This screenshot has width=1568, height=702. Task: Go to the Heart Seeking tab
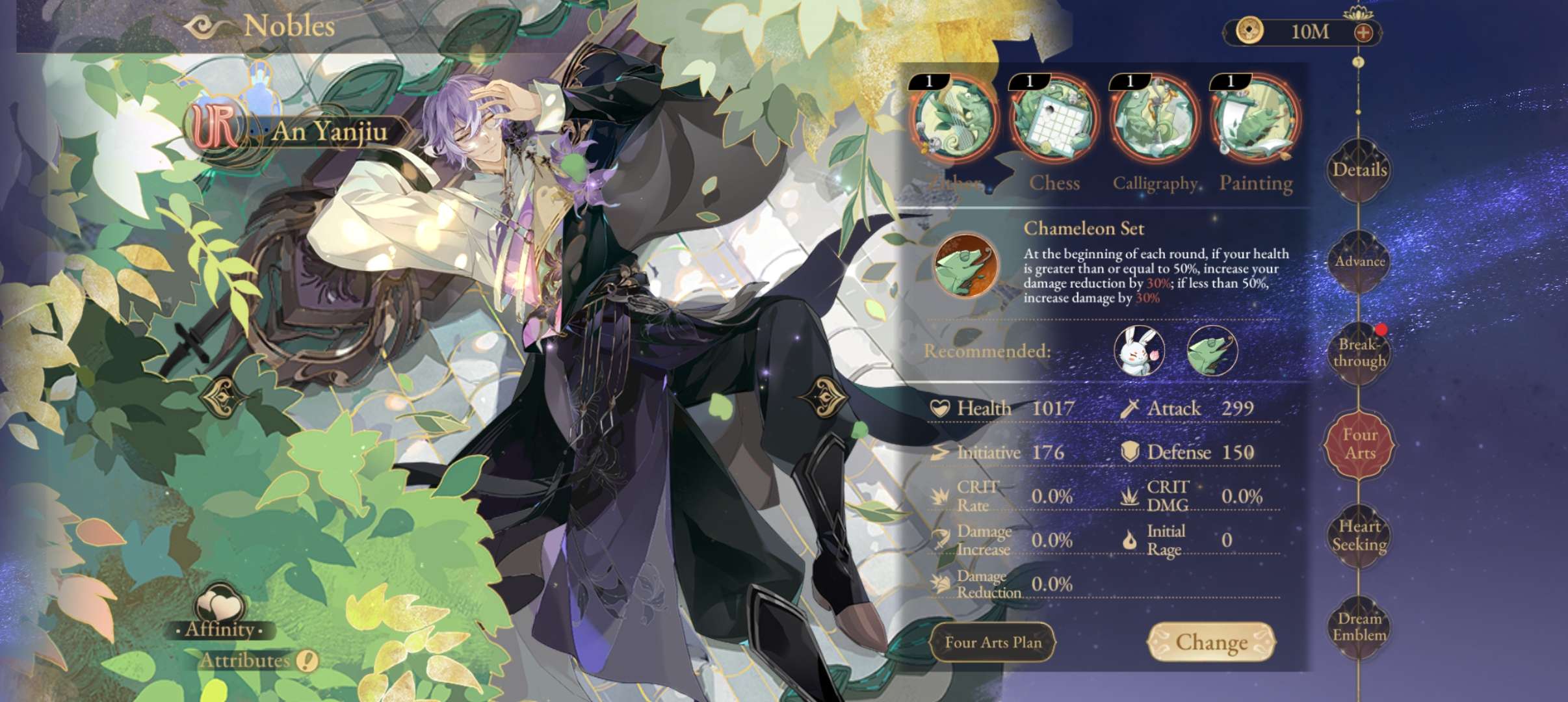point(1359,536)
